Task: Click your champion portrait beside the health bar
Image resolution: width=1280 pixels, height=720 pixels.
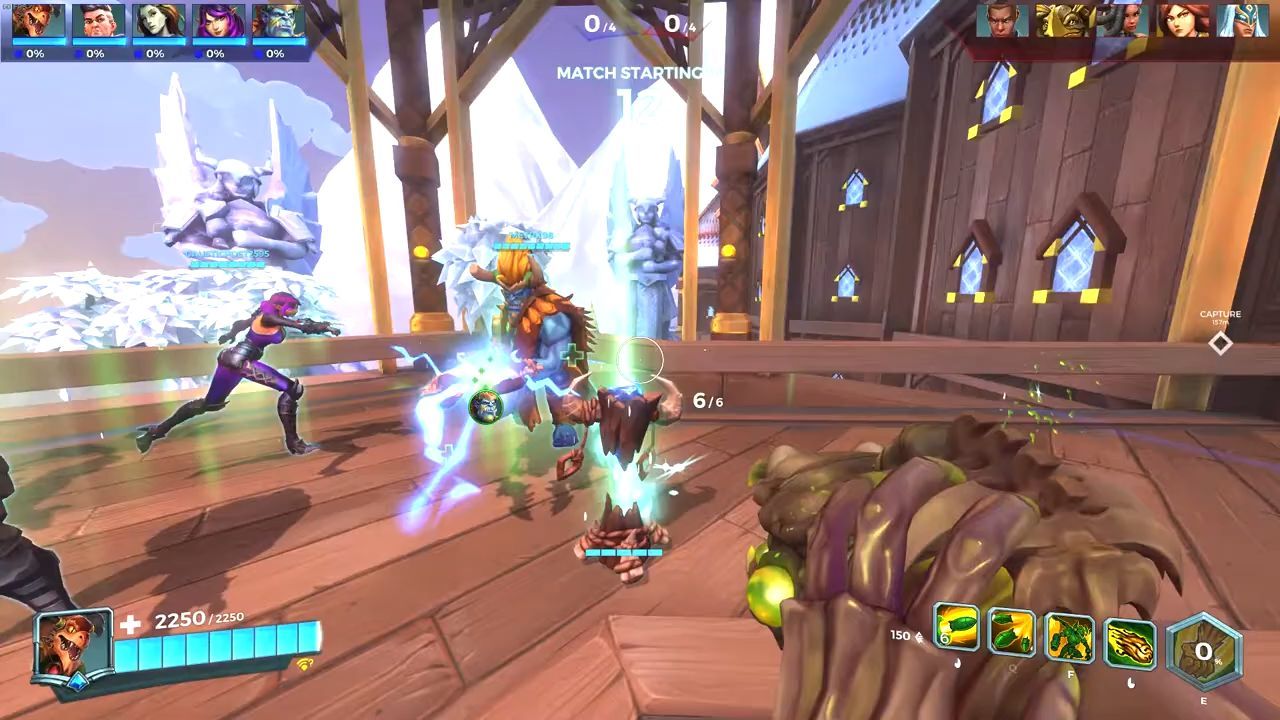Action: tap(73, 645)
